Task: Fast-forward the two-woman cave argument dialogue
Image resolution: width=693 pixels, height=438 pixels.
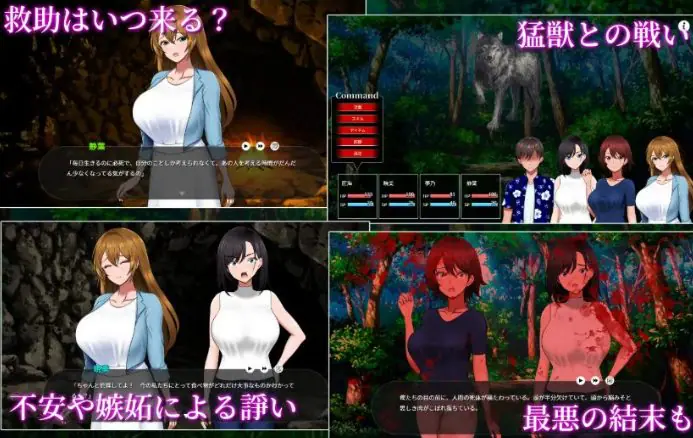Action: pyautogui.click(x=263, y=368)
